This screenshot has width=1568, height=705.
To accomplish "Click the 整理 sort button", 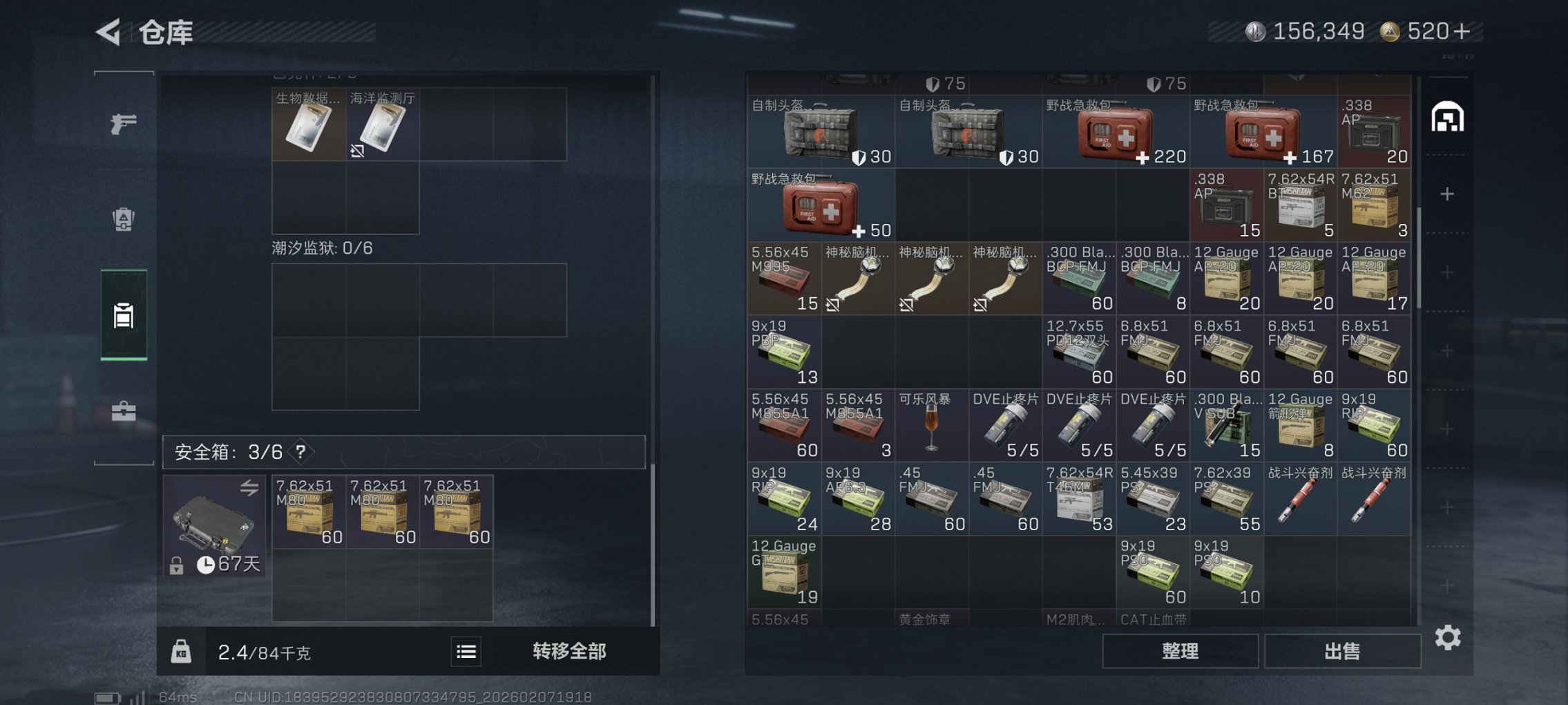I will (1180, 650).
